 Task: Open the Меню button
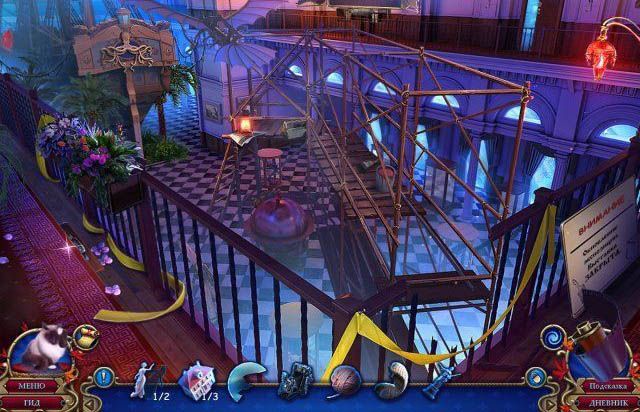point(31,384)
